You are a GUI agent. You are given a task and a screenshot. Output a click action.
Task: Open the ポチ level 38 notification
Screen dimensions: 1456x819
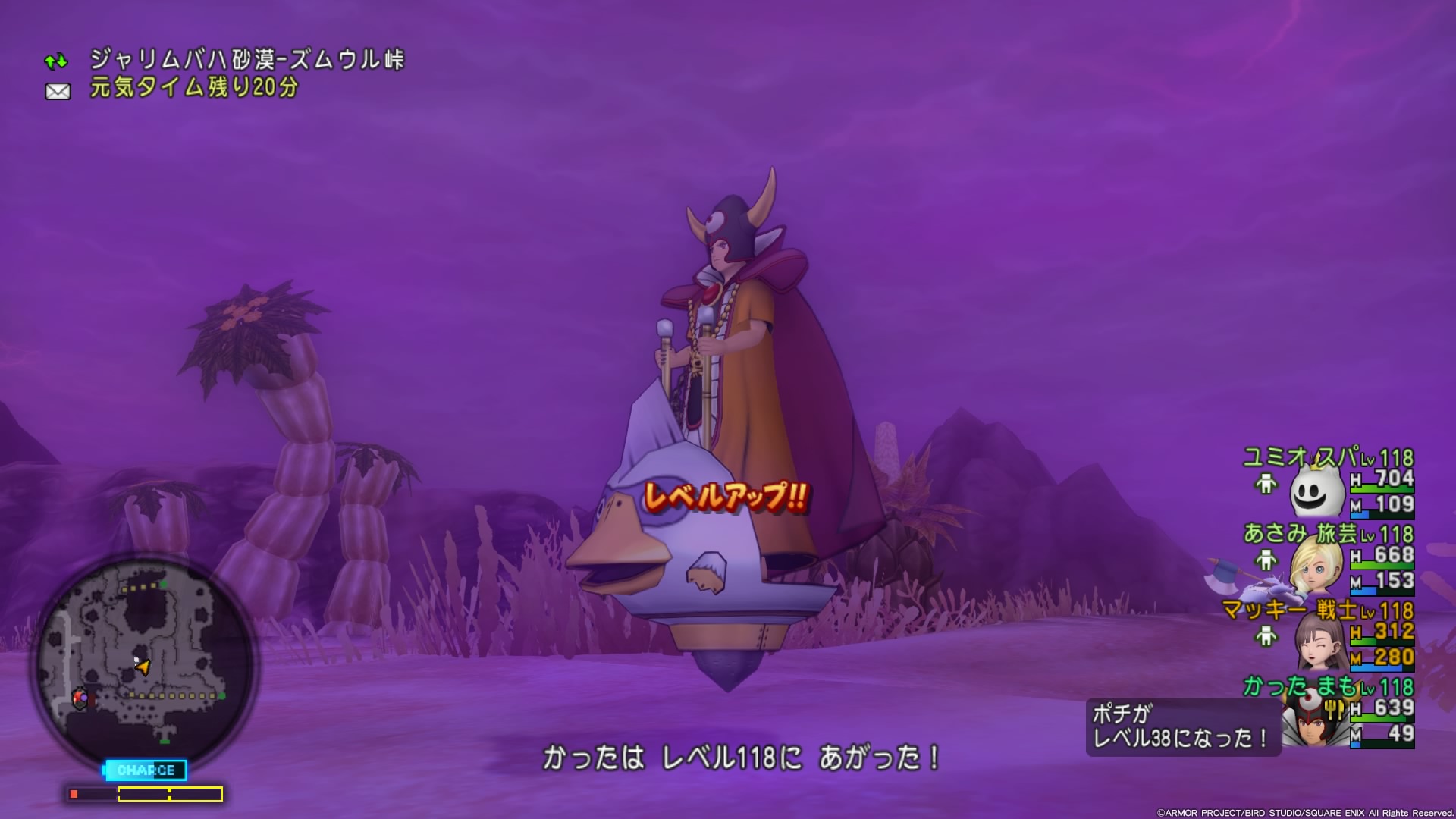pyautogui.click(x=1181, y=726)
